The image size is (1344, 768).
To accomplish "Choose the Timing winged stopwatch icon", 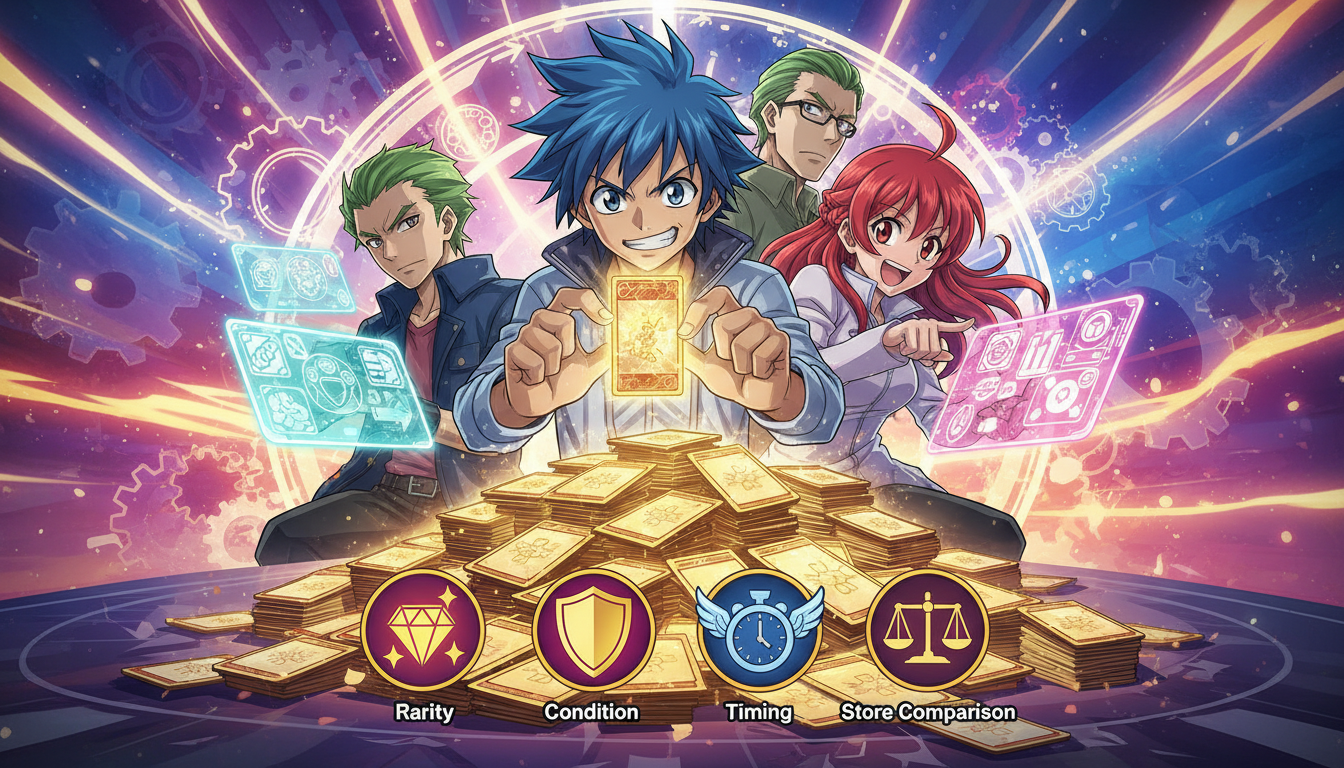I will [x=759, y=631].
